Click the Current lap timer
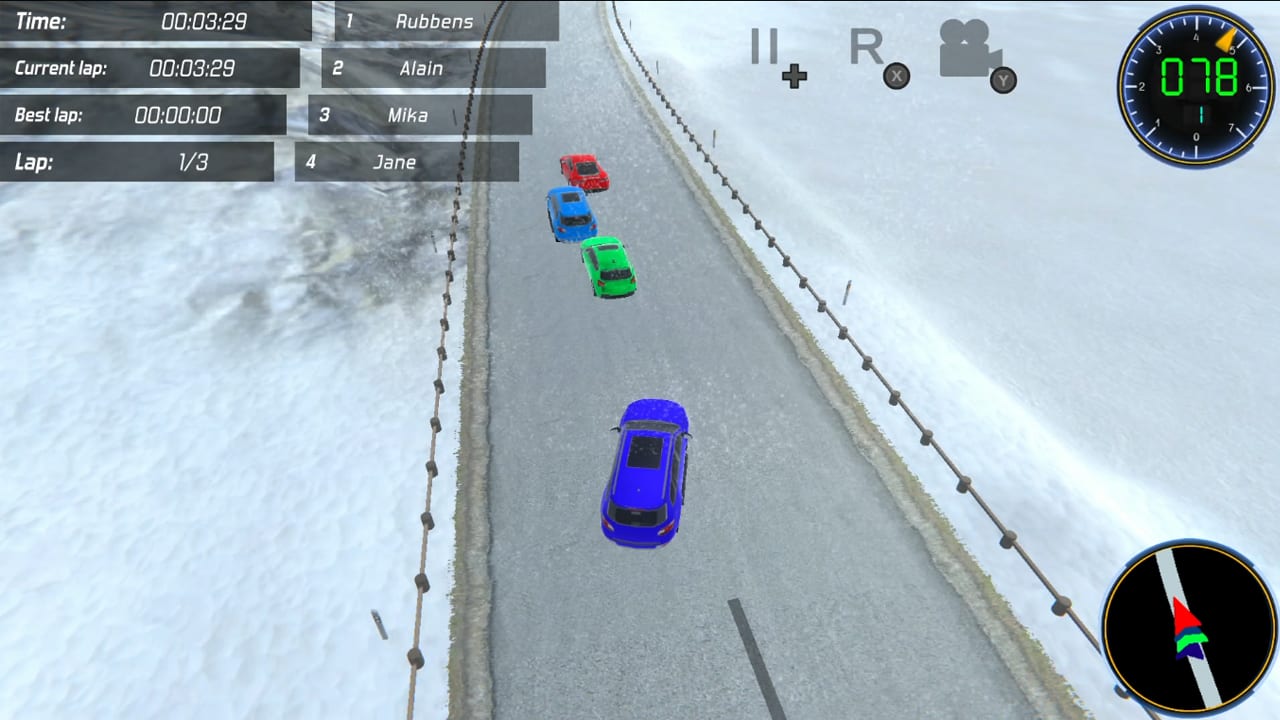Screen dimensions: 1280x720 (150, 68)
